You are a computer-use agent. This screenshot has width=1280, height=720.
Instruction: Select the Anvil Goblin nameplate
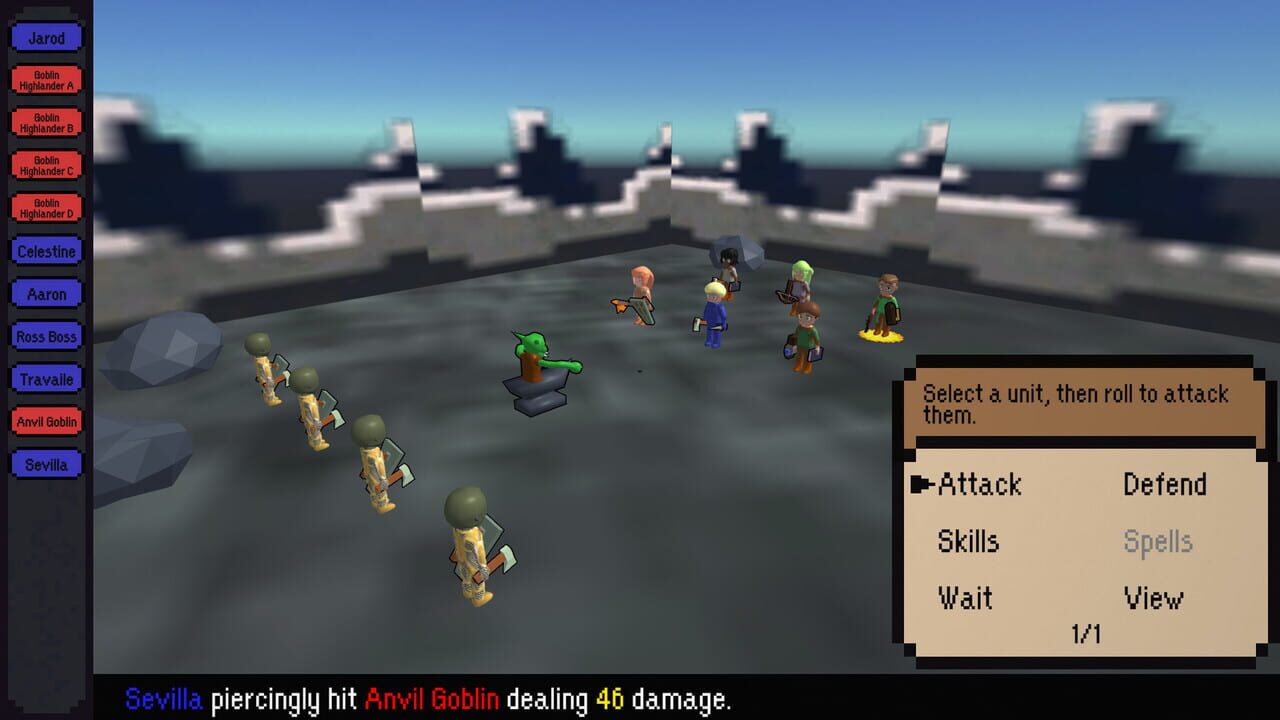click(45, 421)
